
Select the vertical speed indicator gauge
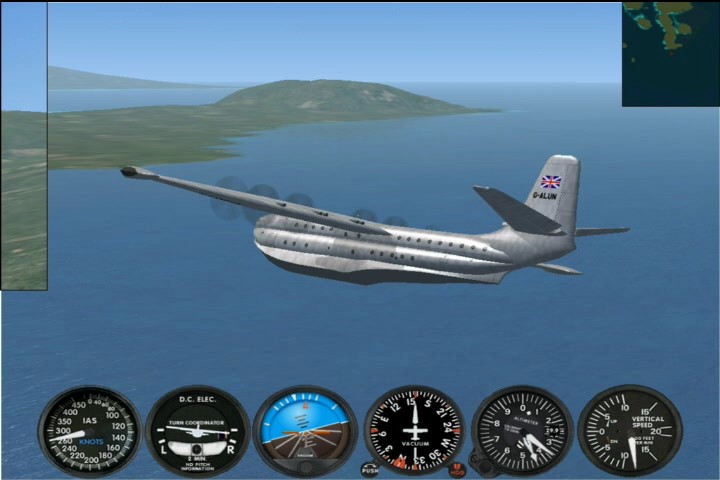[629, 430]
